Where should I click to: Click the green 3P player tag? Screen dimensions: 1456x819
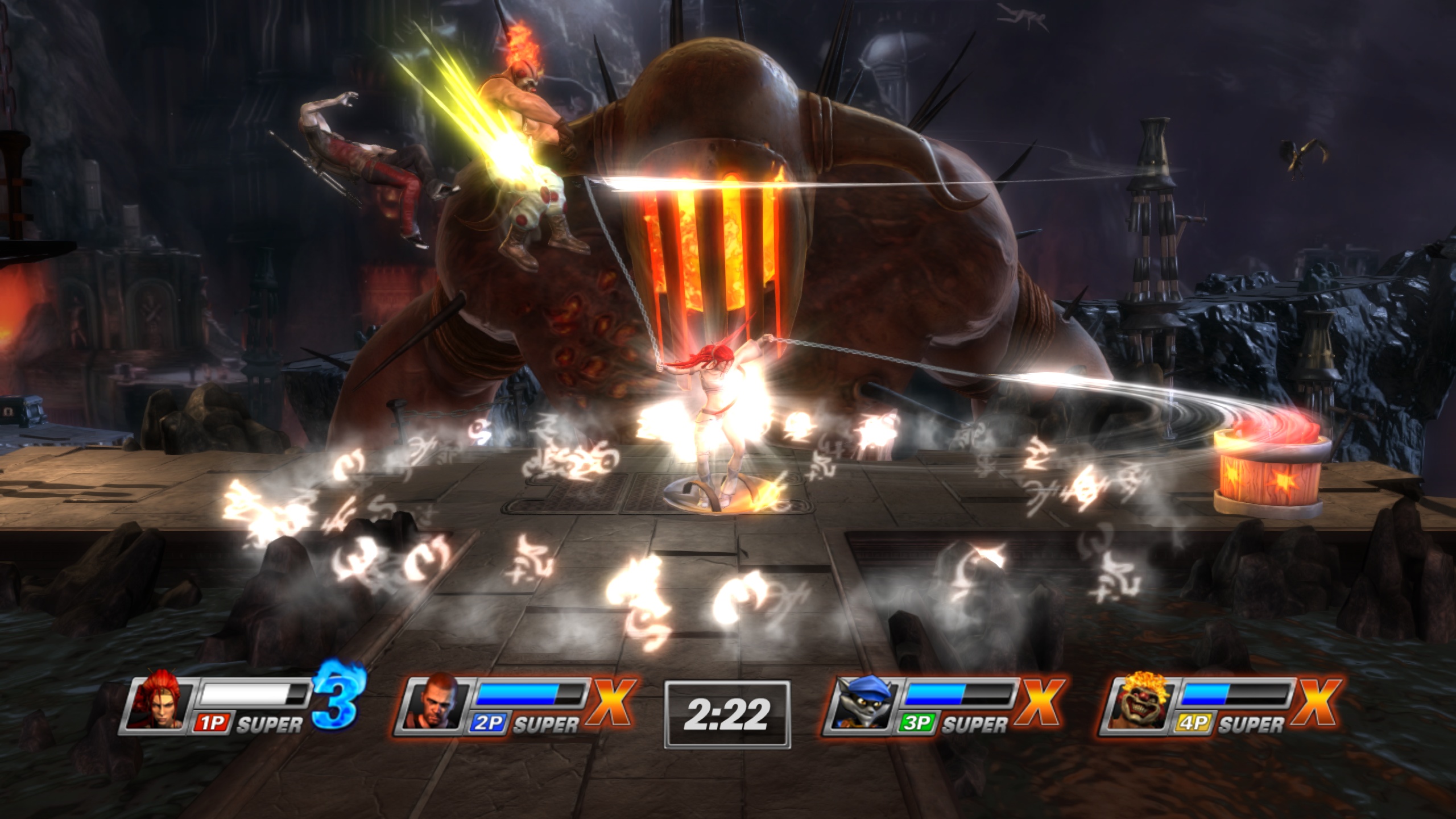917,722
